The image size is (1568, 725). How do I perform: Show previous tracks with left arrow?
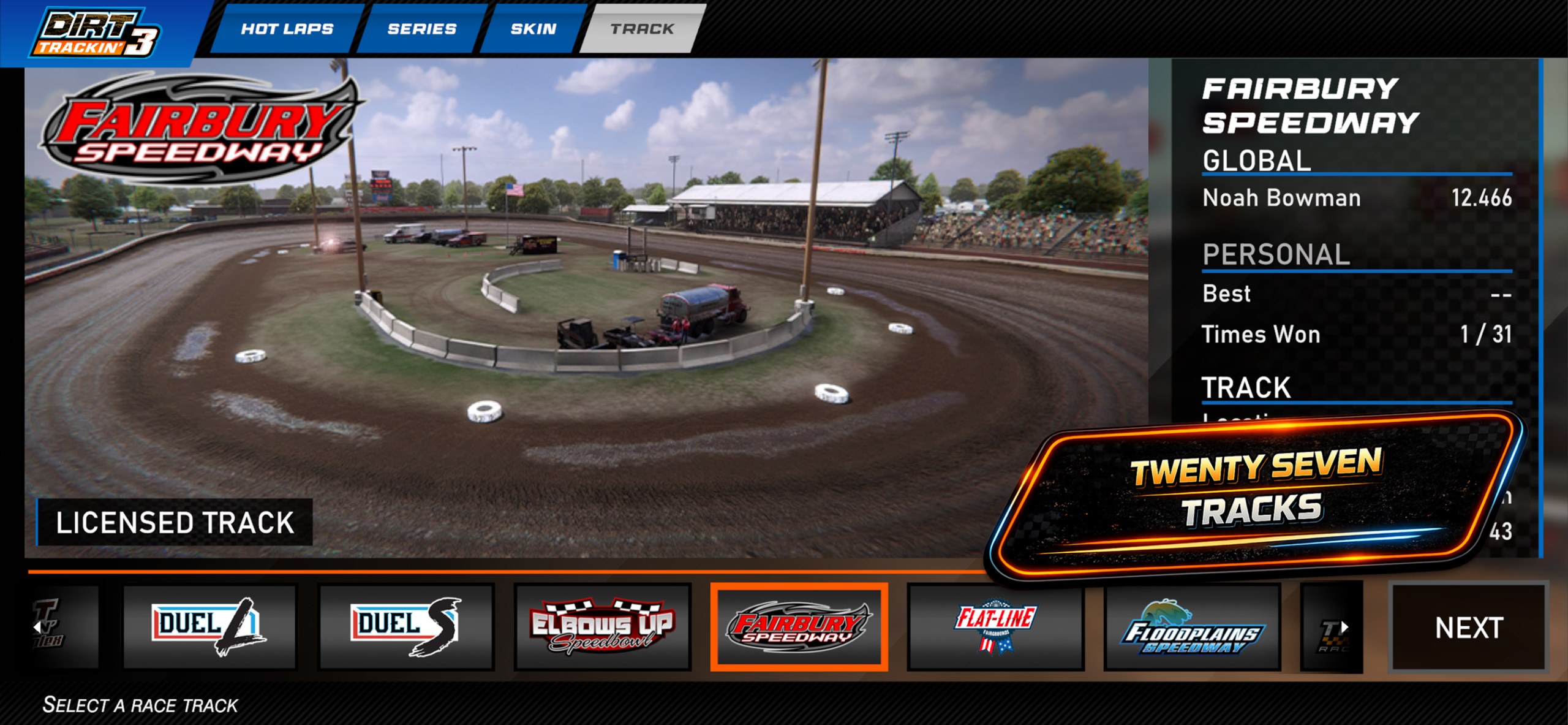coord(38,627)
